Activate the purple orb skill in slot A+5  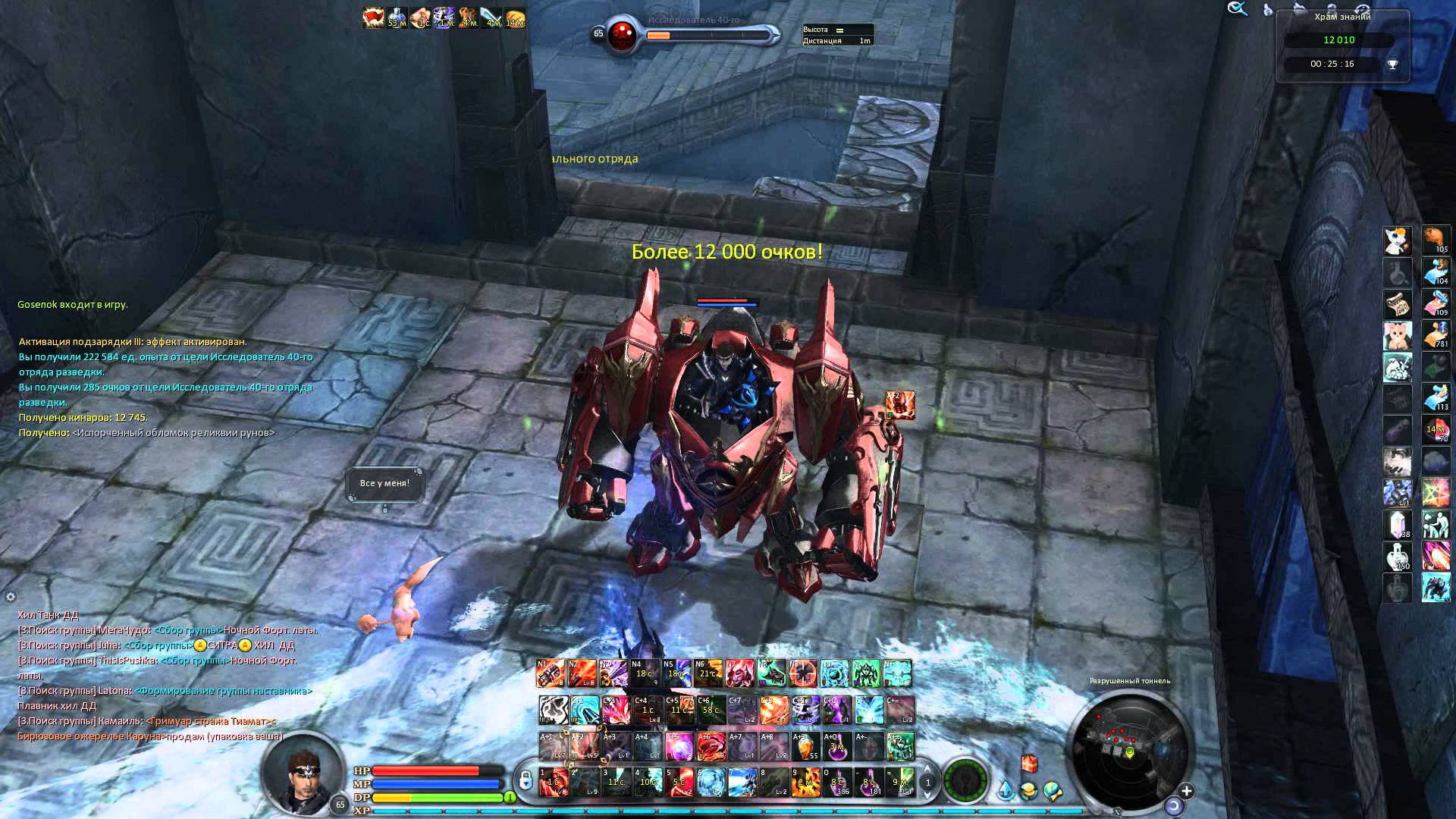tap(679, 747)
